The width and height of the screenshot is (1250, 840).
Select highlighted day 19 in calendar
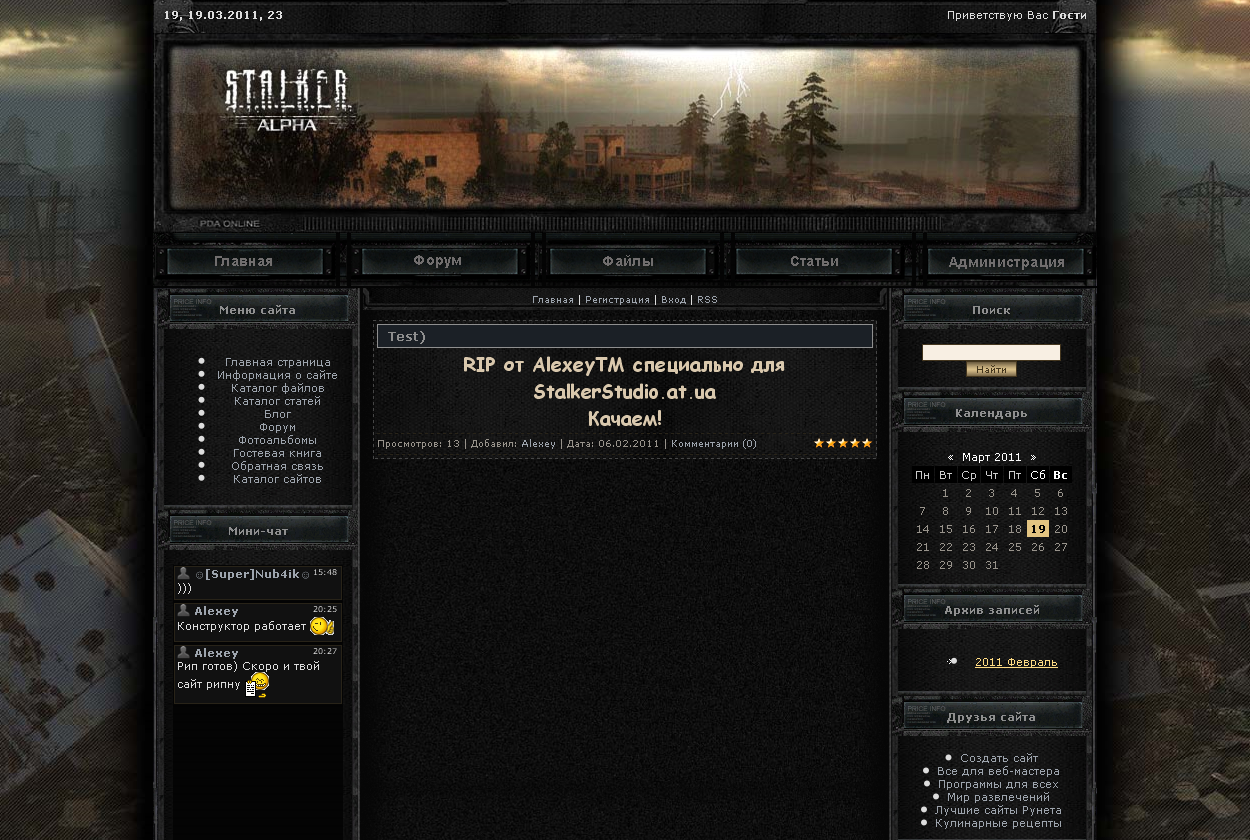(1038, 529)
